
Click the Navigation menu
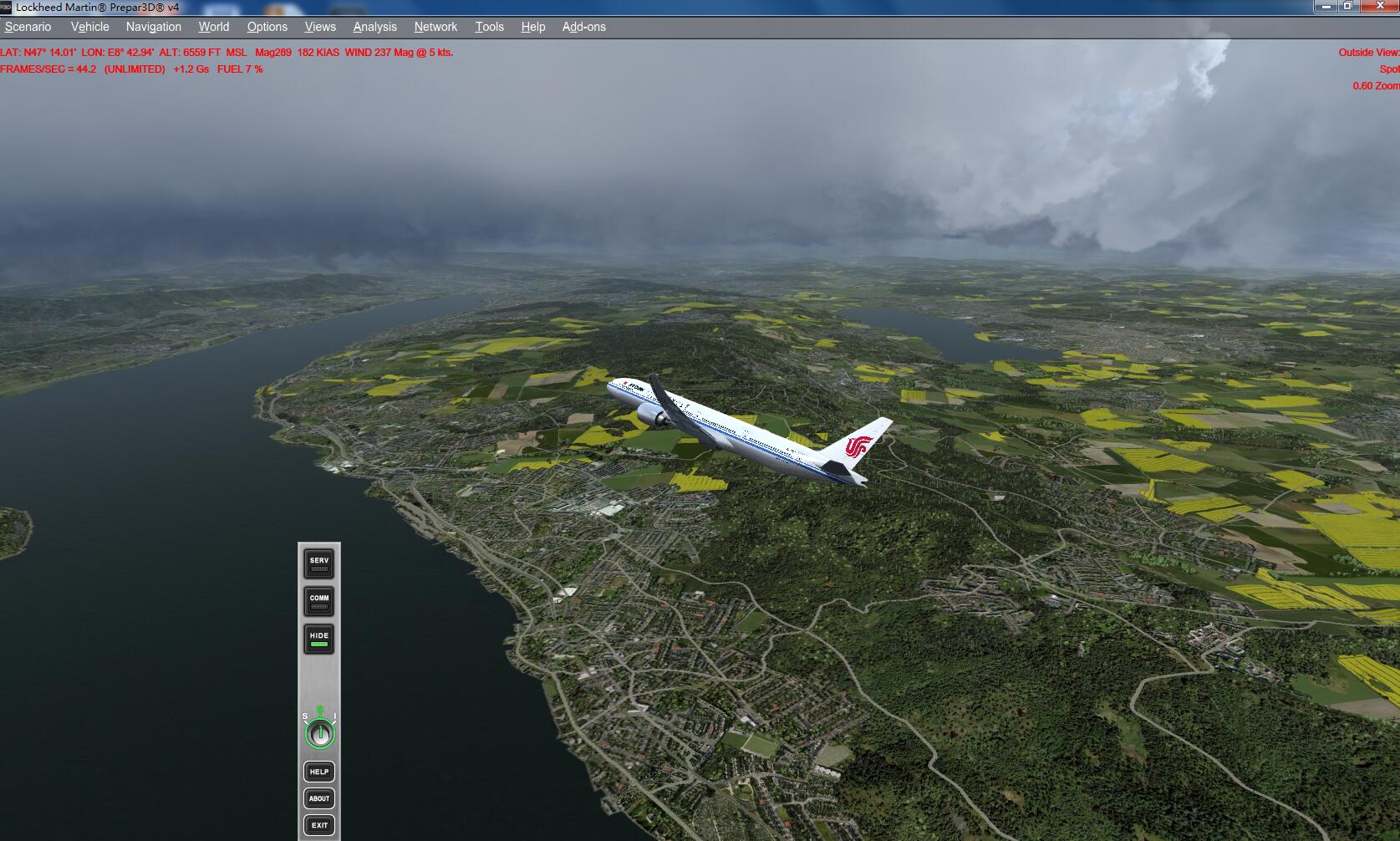click(x=154, y=27)
